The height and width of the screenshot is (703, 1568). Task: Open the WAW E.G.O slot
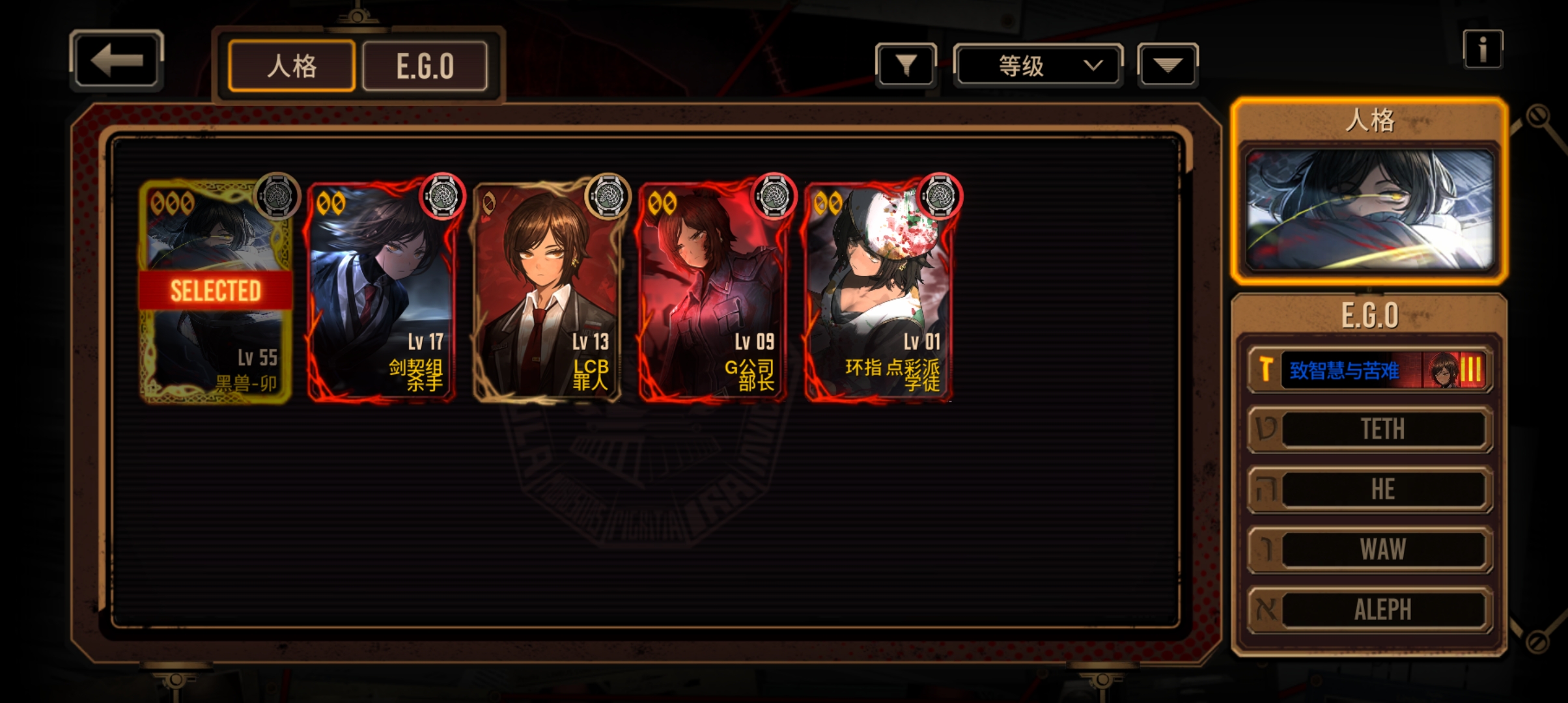point(1370,549)
